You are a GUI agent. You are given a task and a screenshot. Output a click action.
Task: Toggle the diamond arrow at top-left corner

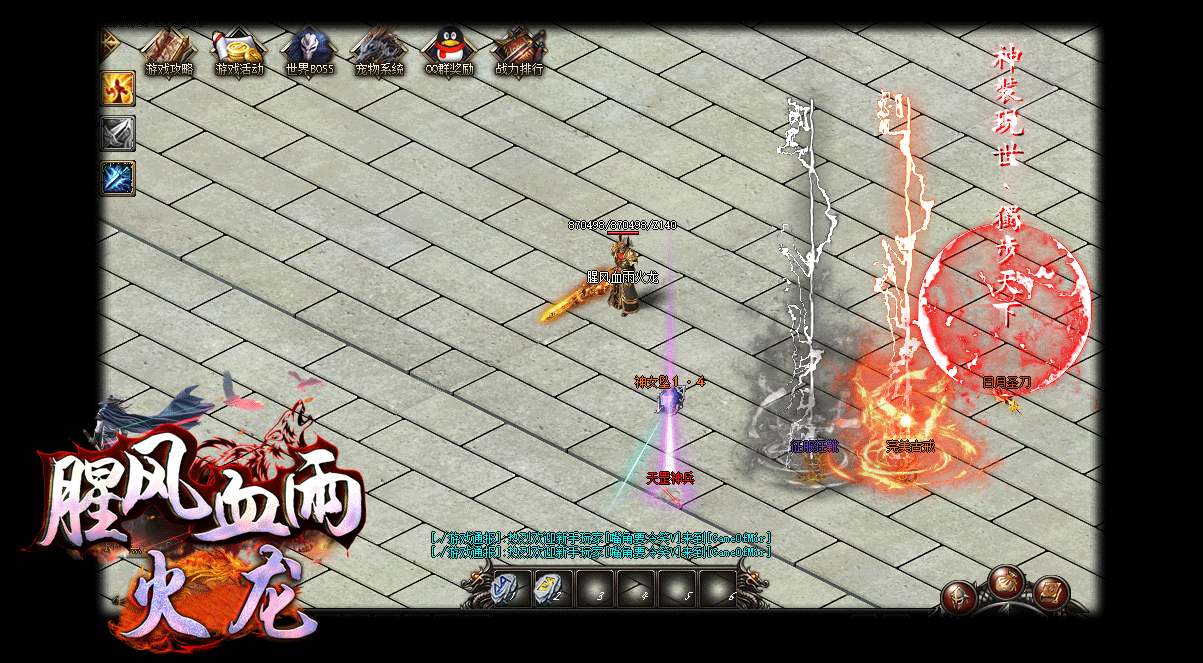109,42
